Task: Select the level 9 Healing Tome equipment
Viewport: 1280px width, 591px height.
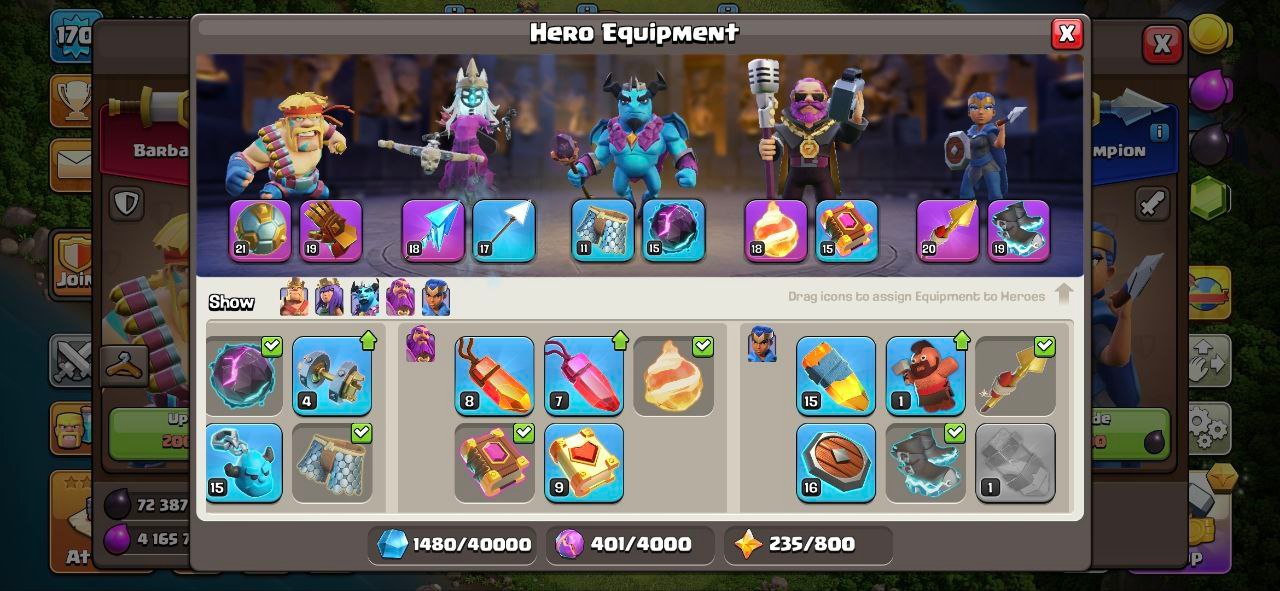Action: pos(584,463)
